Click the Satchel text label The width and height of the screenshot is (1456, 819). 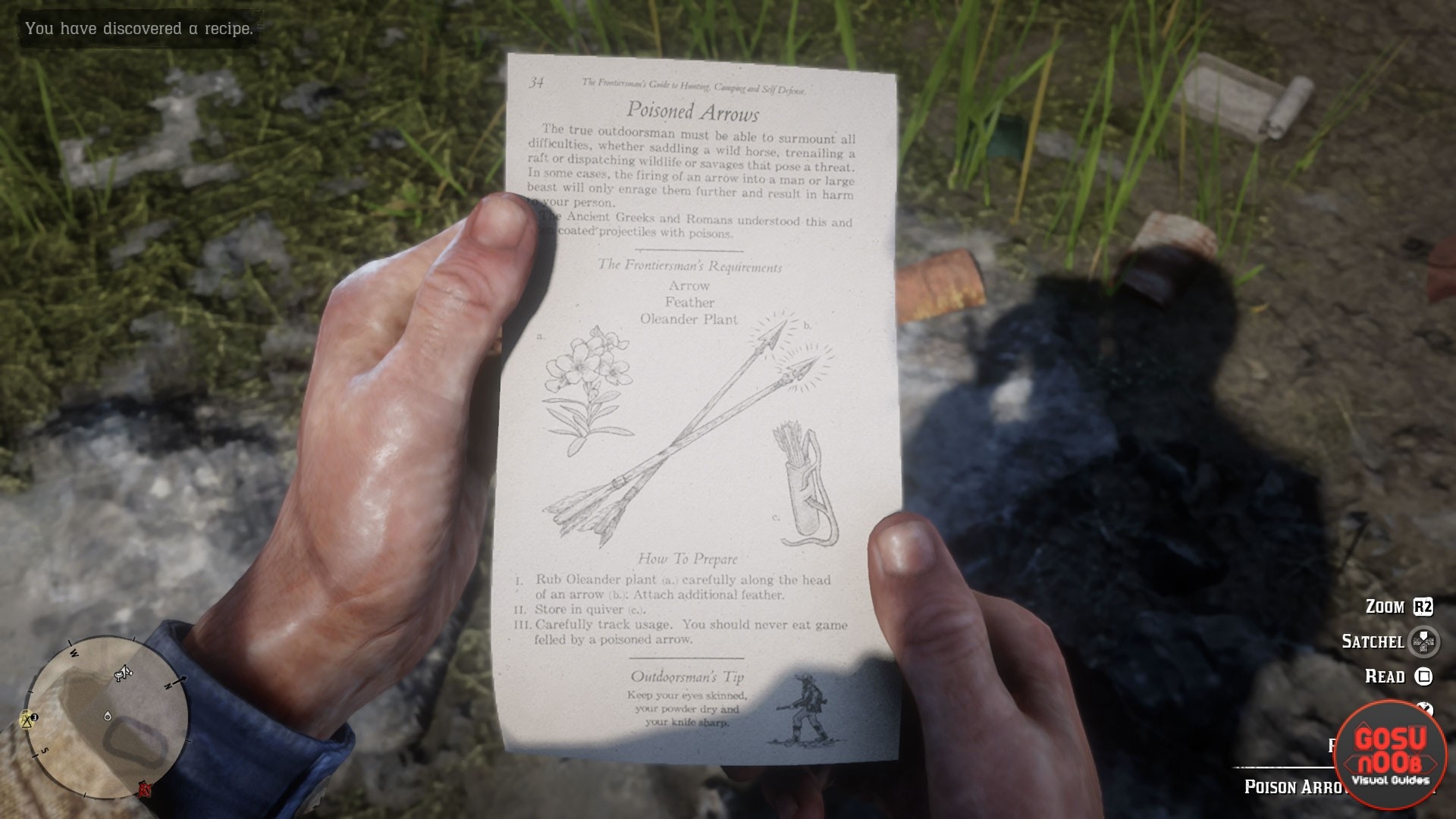(1374, 641)
